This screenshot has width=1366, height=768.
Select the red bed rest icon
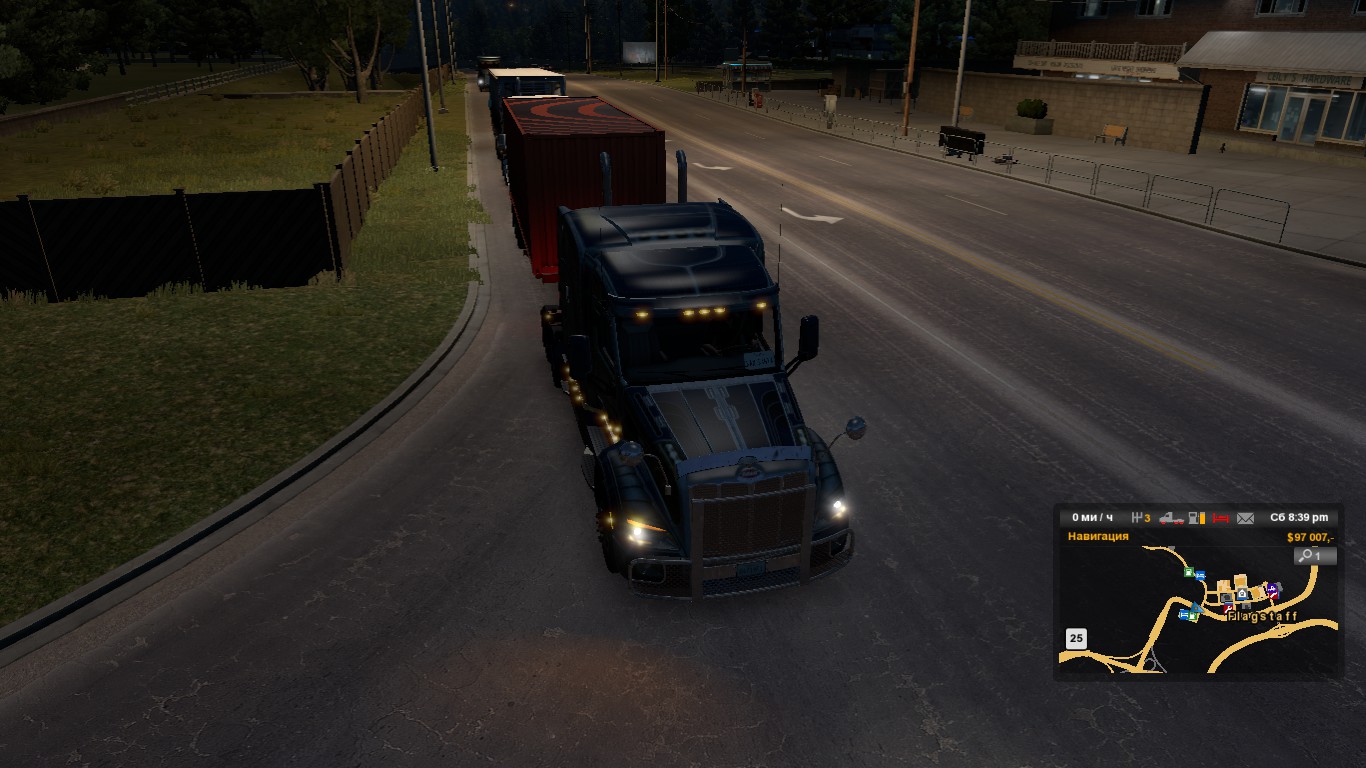point(1220,518)
